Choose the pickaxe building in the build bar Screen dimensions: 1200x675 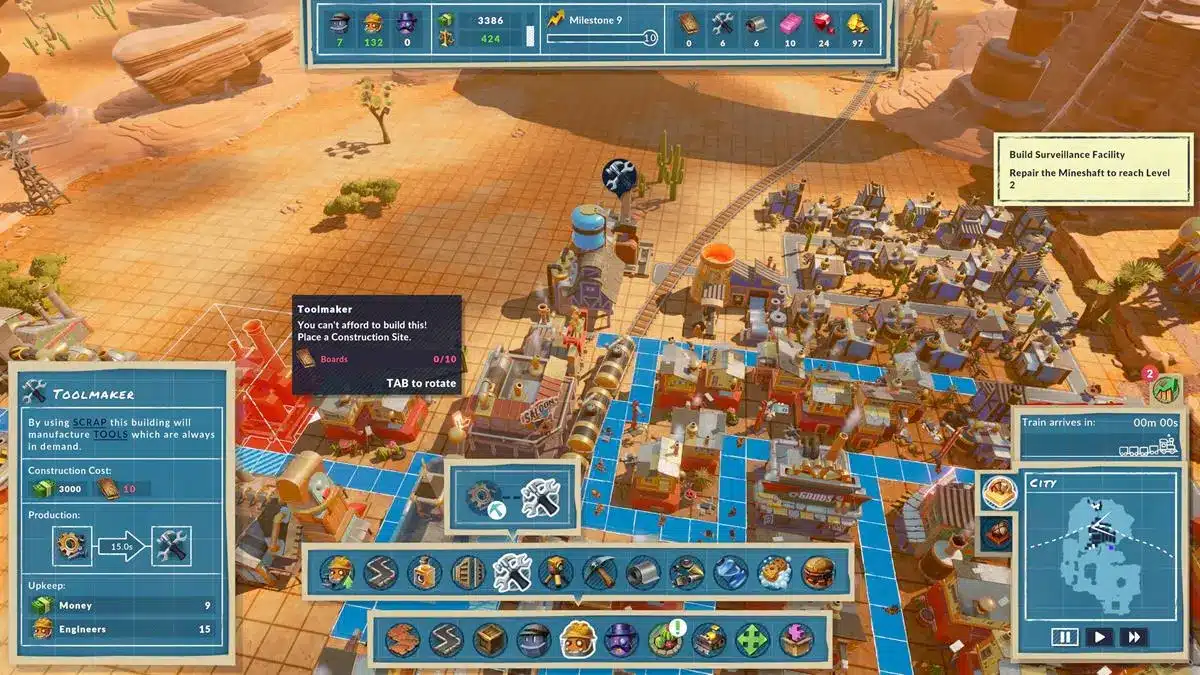(600, 572)
